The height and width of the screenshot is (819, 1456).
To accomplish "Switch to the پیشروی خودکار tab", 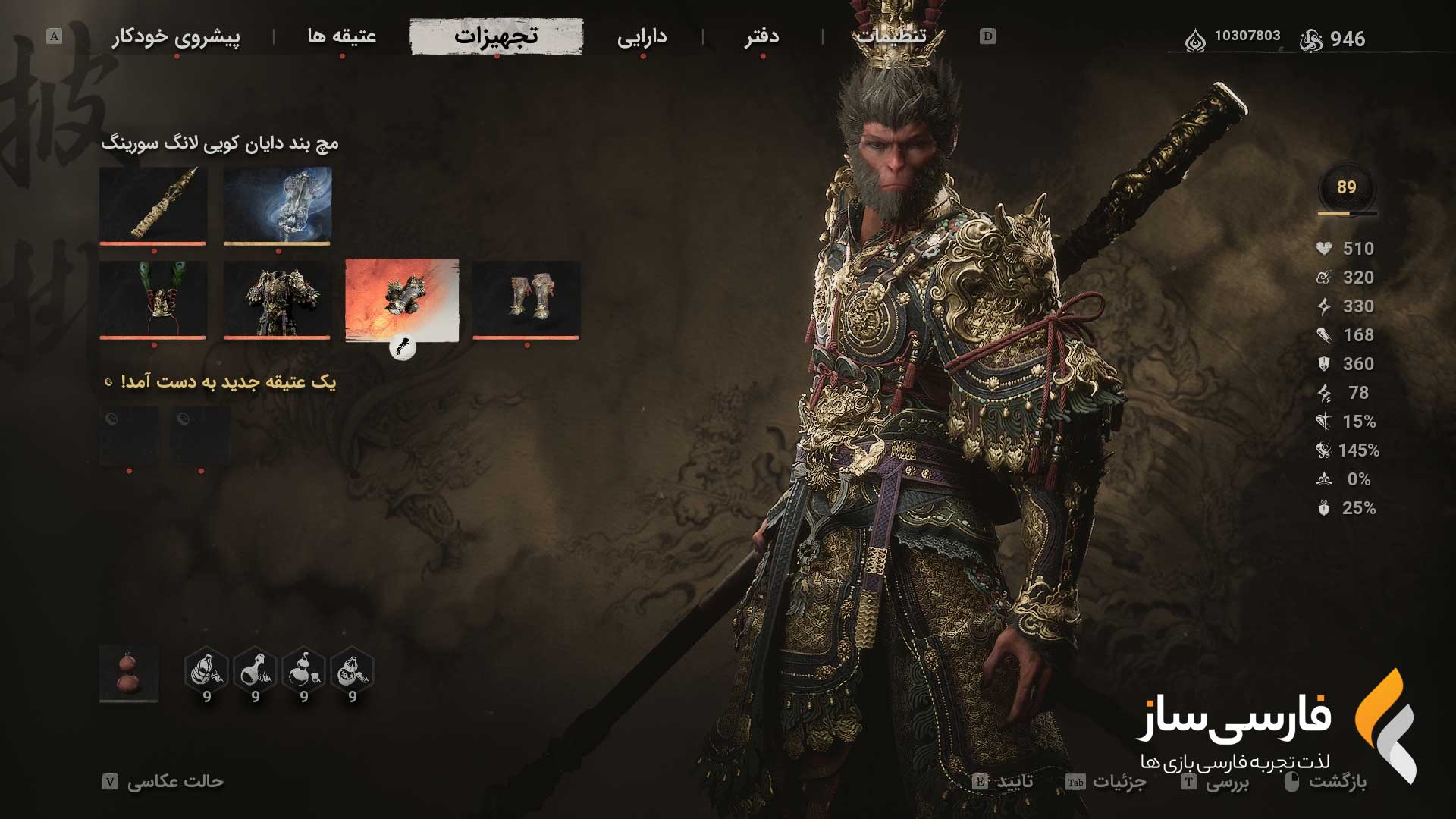I will 176,36.
